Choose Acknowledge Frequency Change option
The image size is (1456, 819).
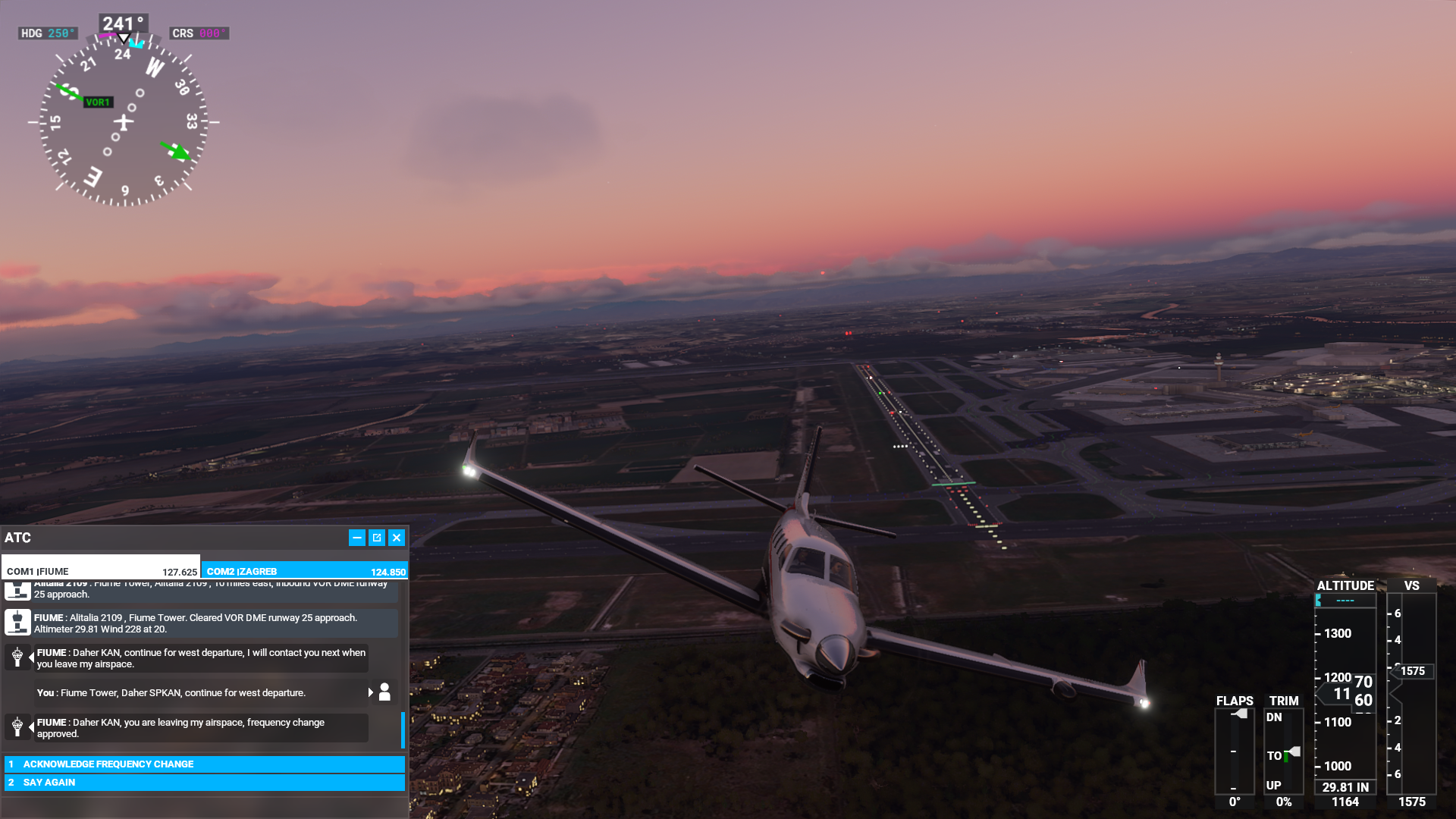tap(205, 764)
